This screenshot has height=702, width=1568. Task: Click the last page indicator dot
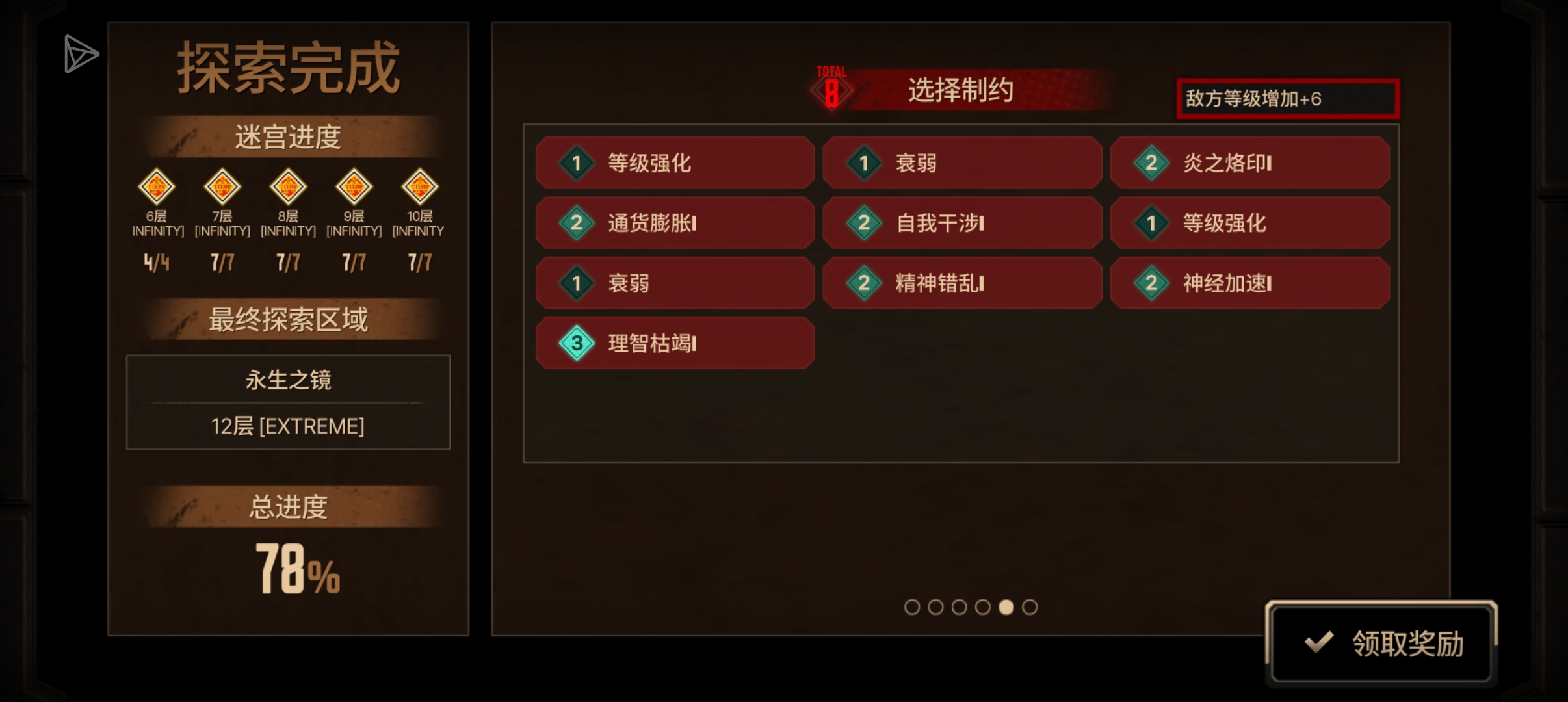click(x=1031, y=606)
